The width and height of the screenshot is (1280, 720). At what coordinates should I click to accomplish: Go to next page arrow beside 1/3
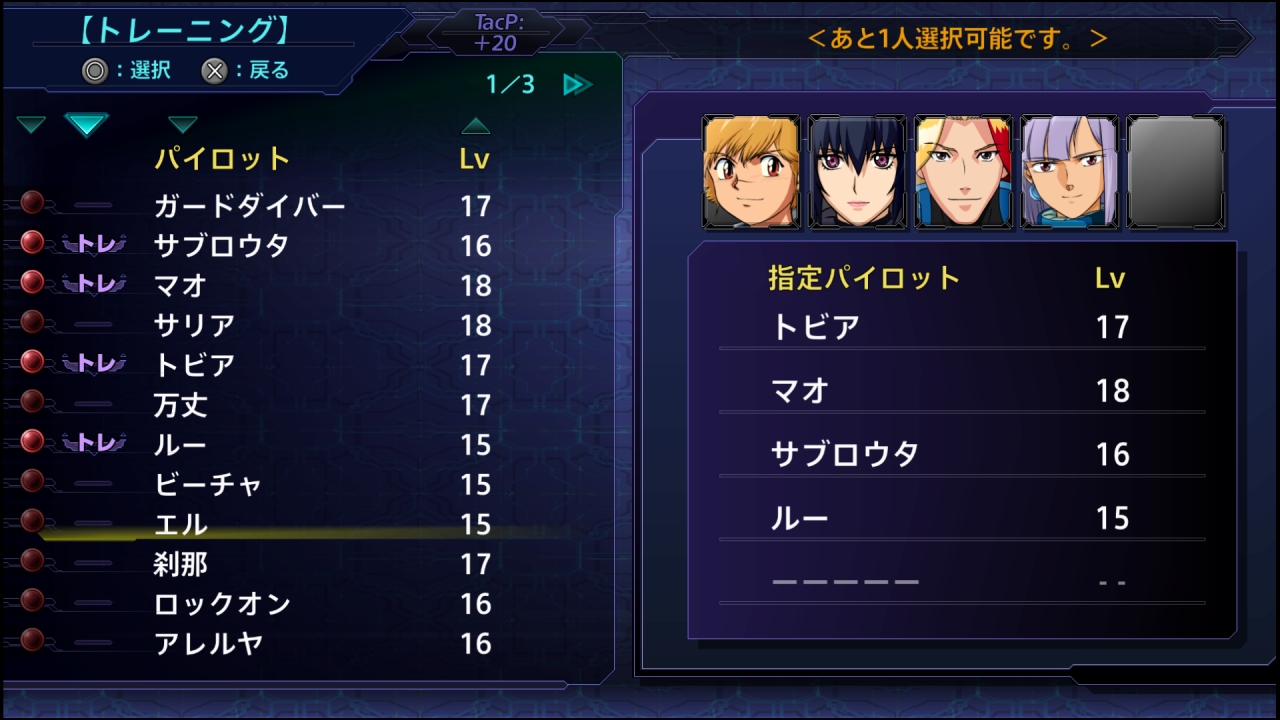[577, 84]
